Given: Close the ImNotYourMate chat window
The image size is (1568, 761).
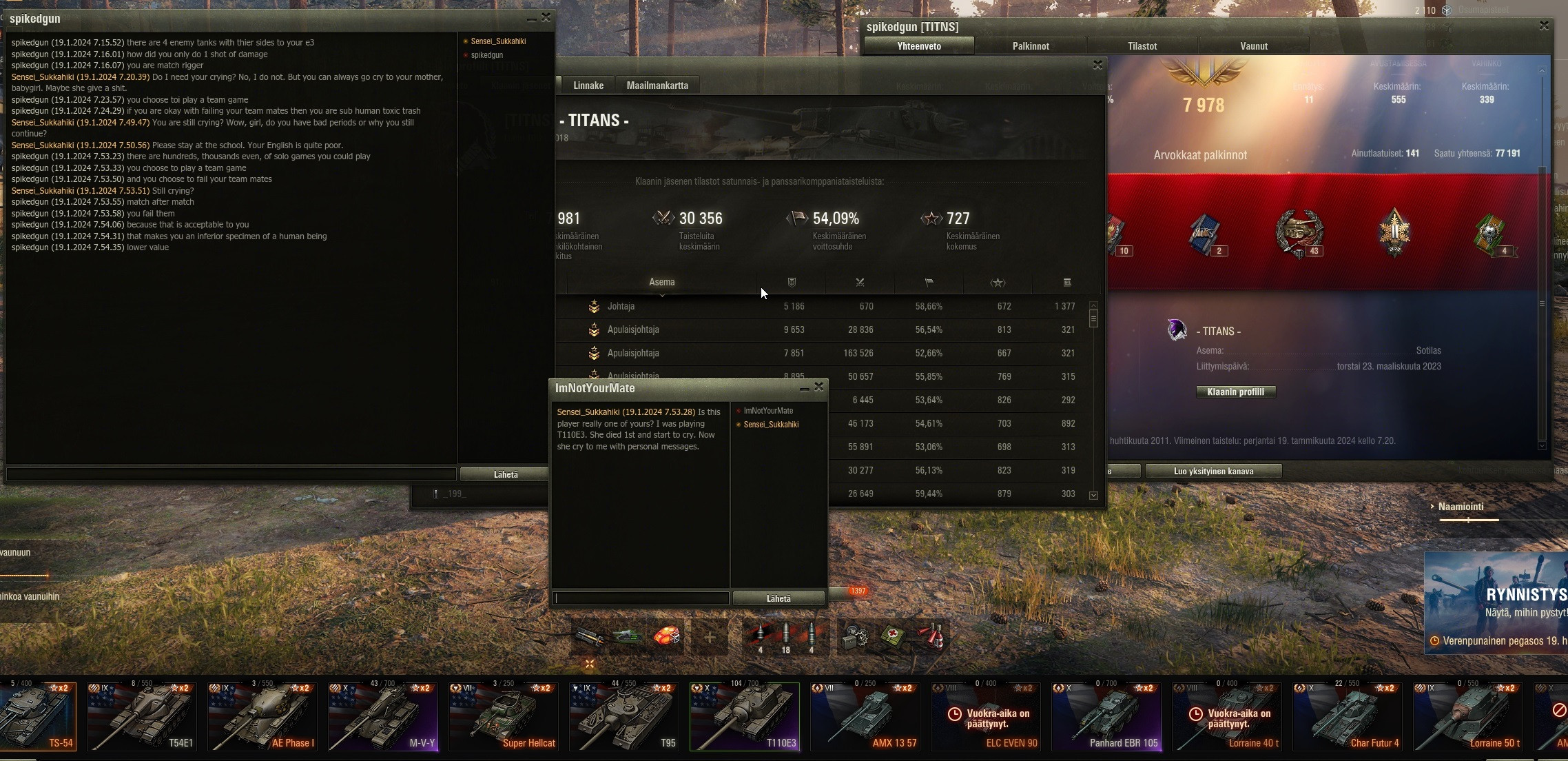Looking at the screenshot, I should 819,387.
